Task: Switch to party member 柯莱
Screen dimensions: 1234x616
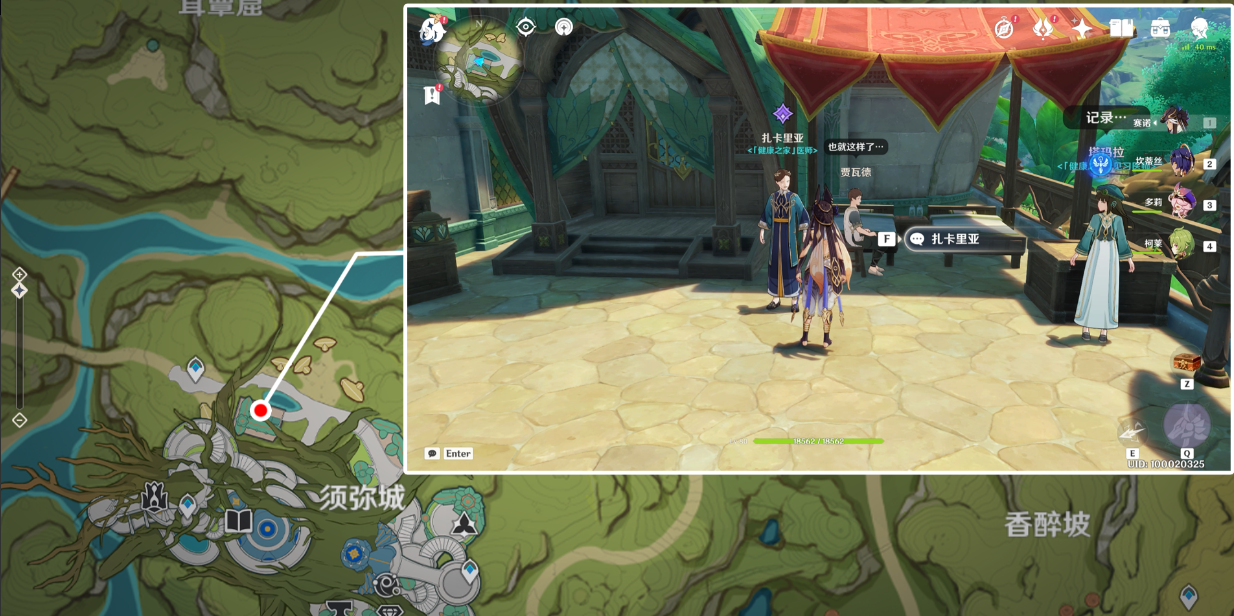Action: click(1181, 243)
